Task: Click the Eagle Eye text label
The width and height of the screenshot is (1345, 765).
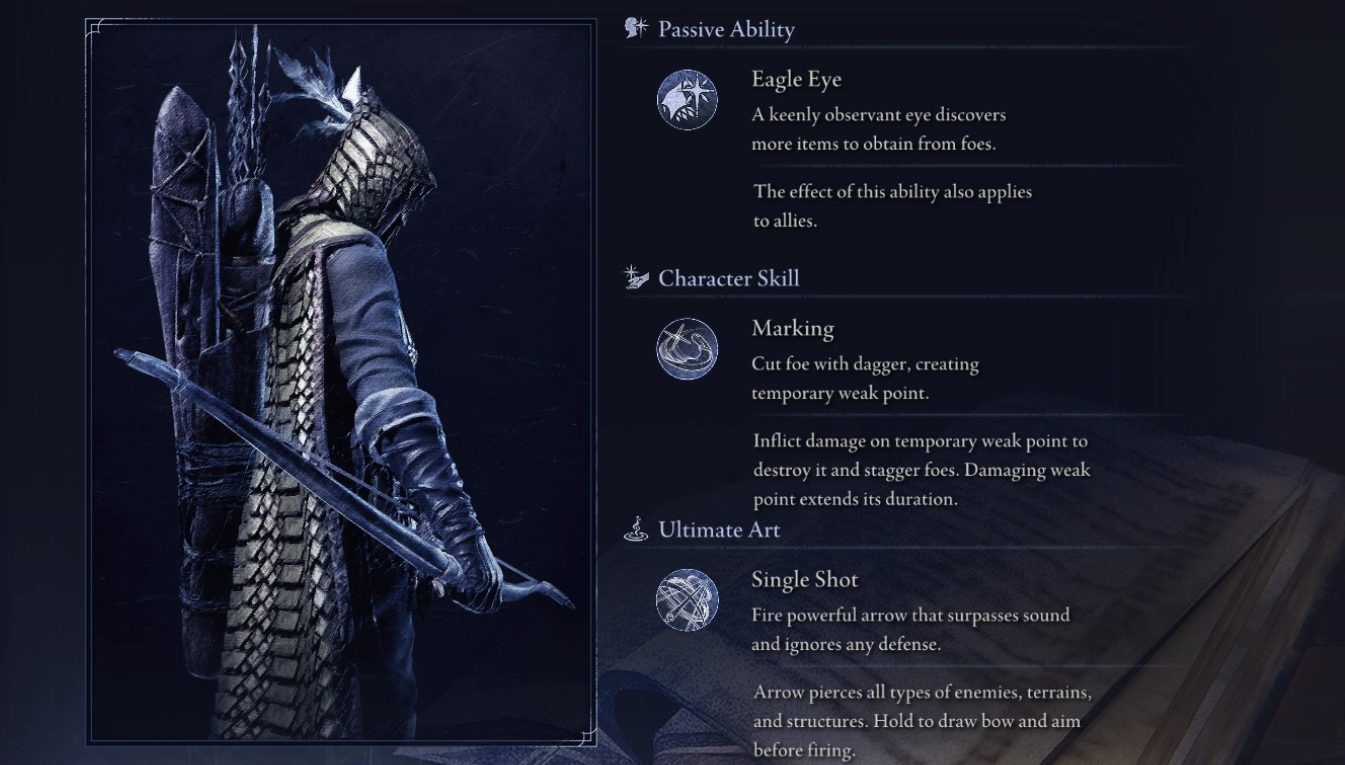Action: [x=797, y=78]
